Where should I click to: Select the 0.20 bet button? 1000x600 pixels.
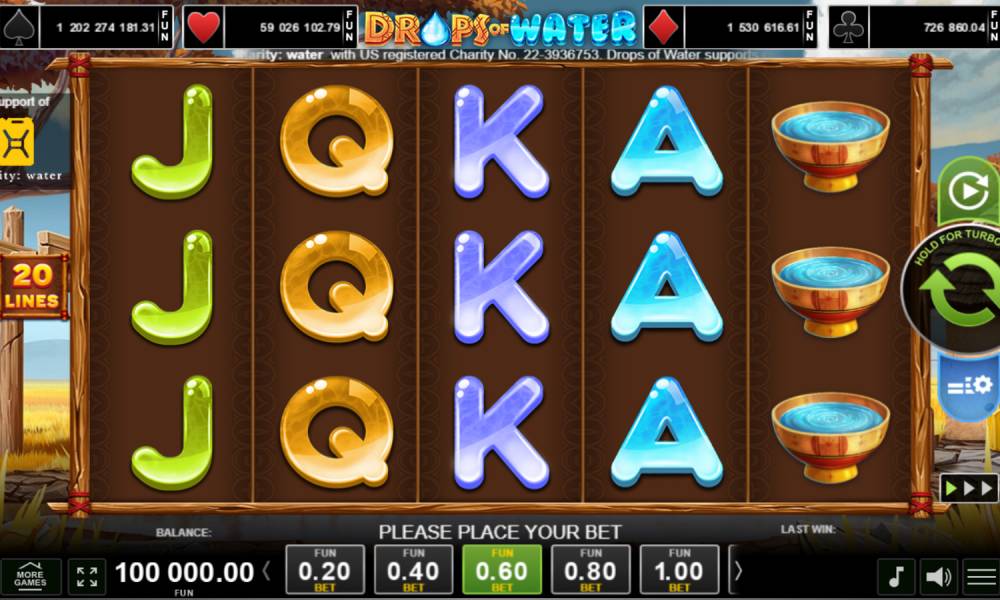click(x=325, y=571)
